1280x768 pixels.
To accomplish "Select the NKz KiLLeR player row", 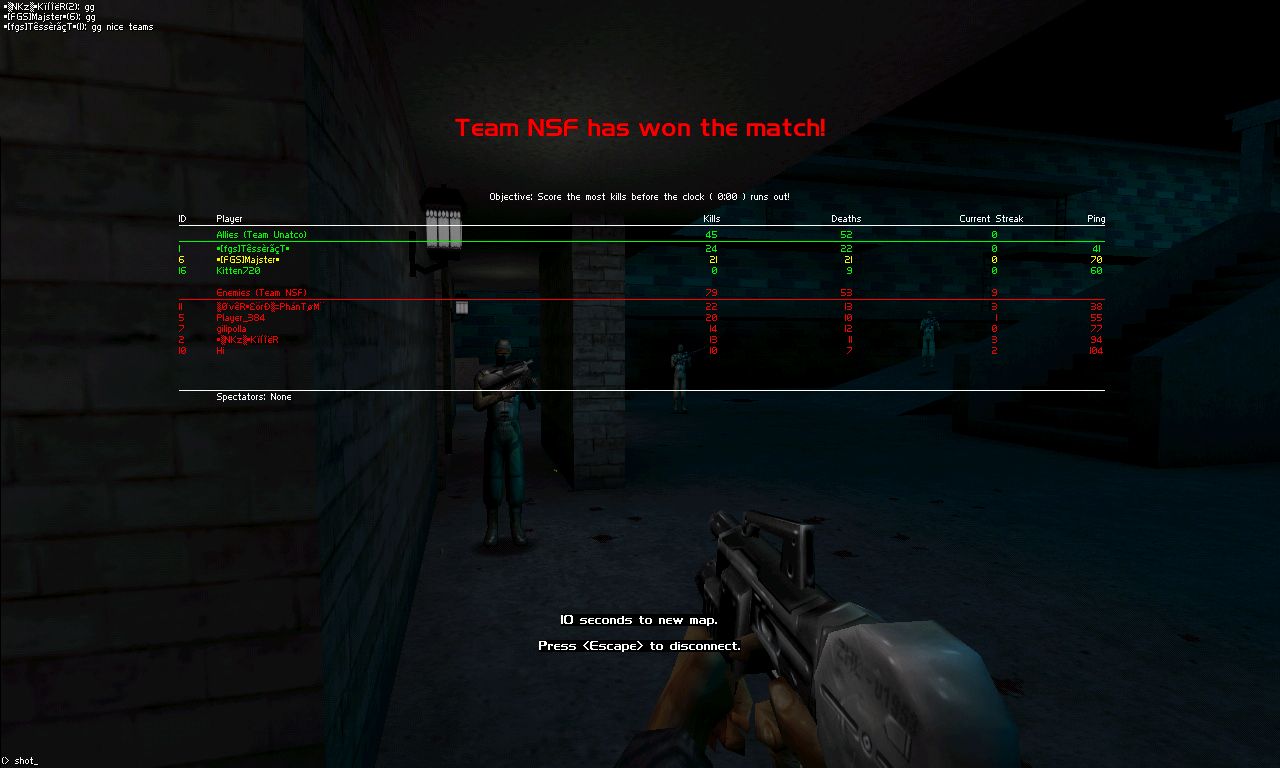I will [247, 339].
